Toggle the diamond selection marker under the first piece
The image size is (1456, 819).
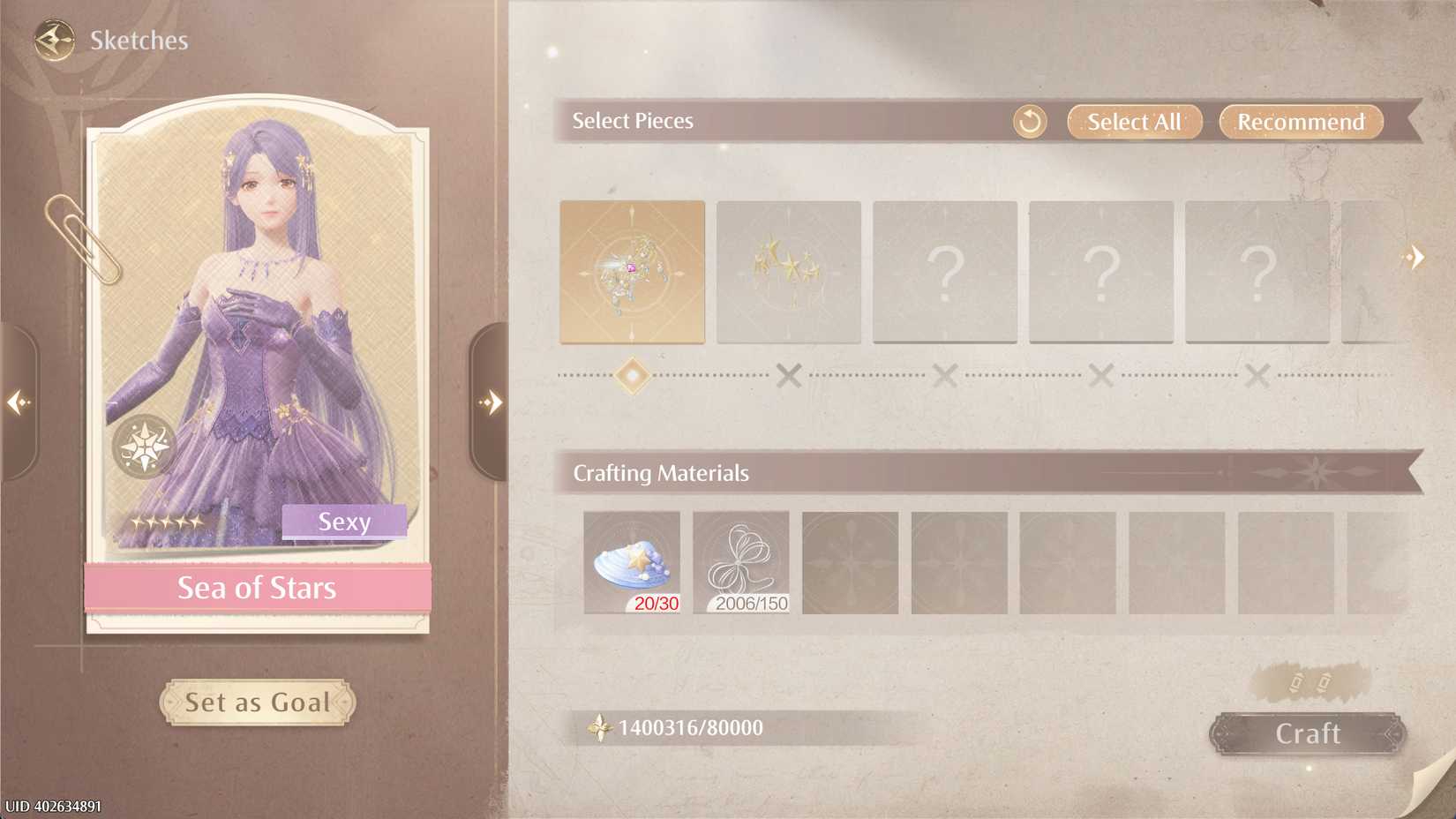click(x=632, y=377)
